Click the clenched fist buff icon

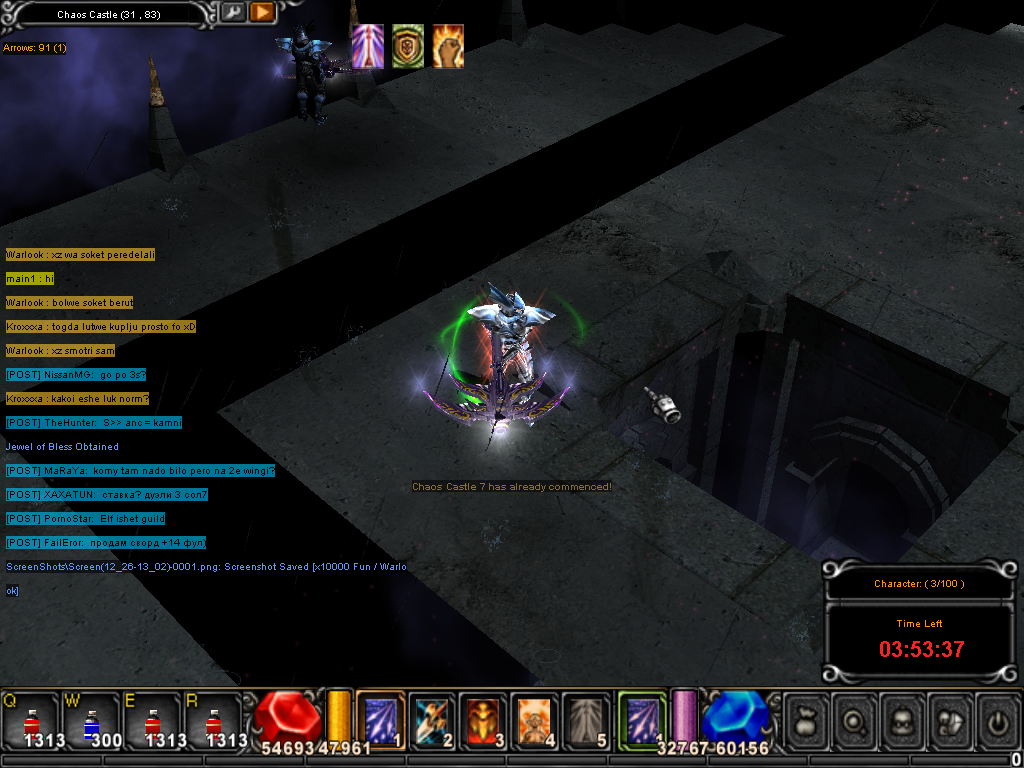[448, 47]
